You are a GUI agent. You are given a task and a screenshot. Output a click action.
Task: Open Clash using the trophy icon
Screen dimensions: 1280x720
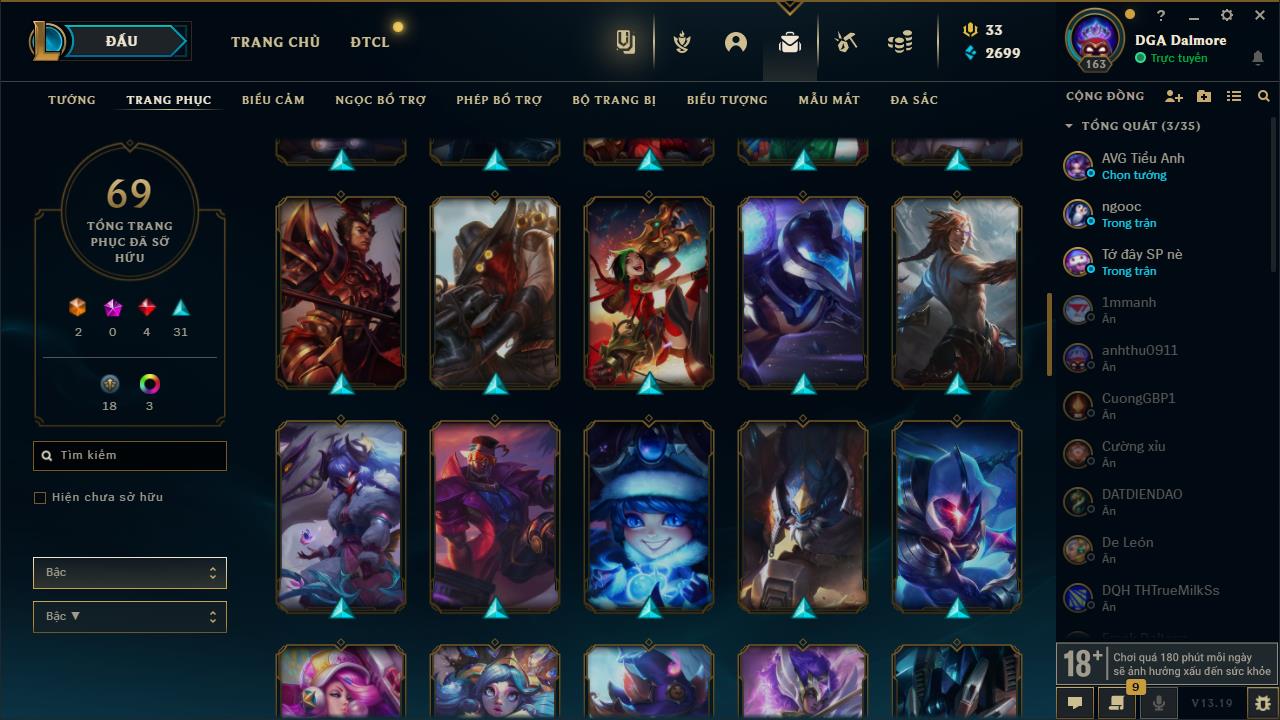(x=681, y=42)
